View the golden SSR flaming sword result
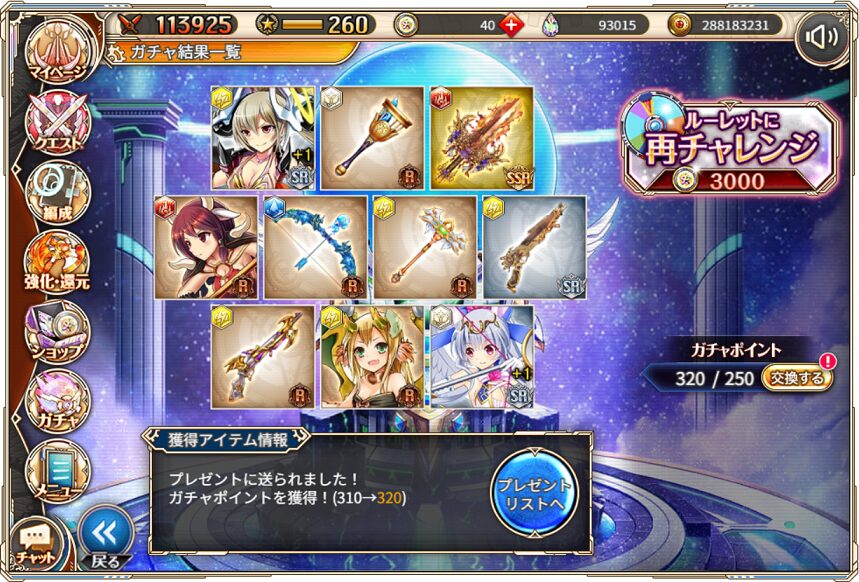 (x=482, y=137)
